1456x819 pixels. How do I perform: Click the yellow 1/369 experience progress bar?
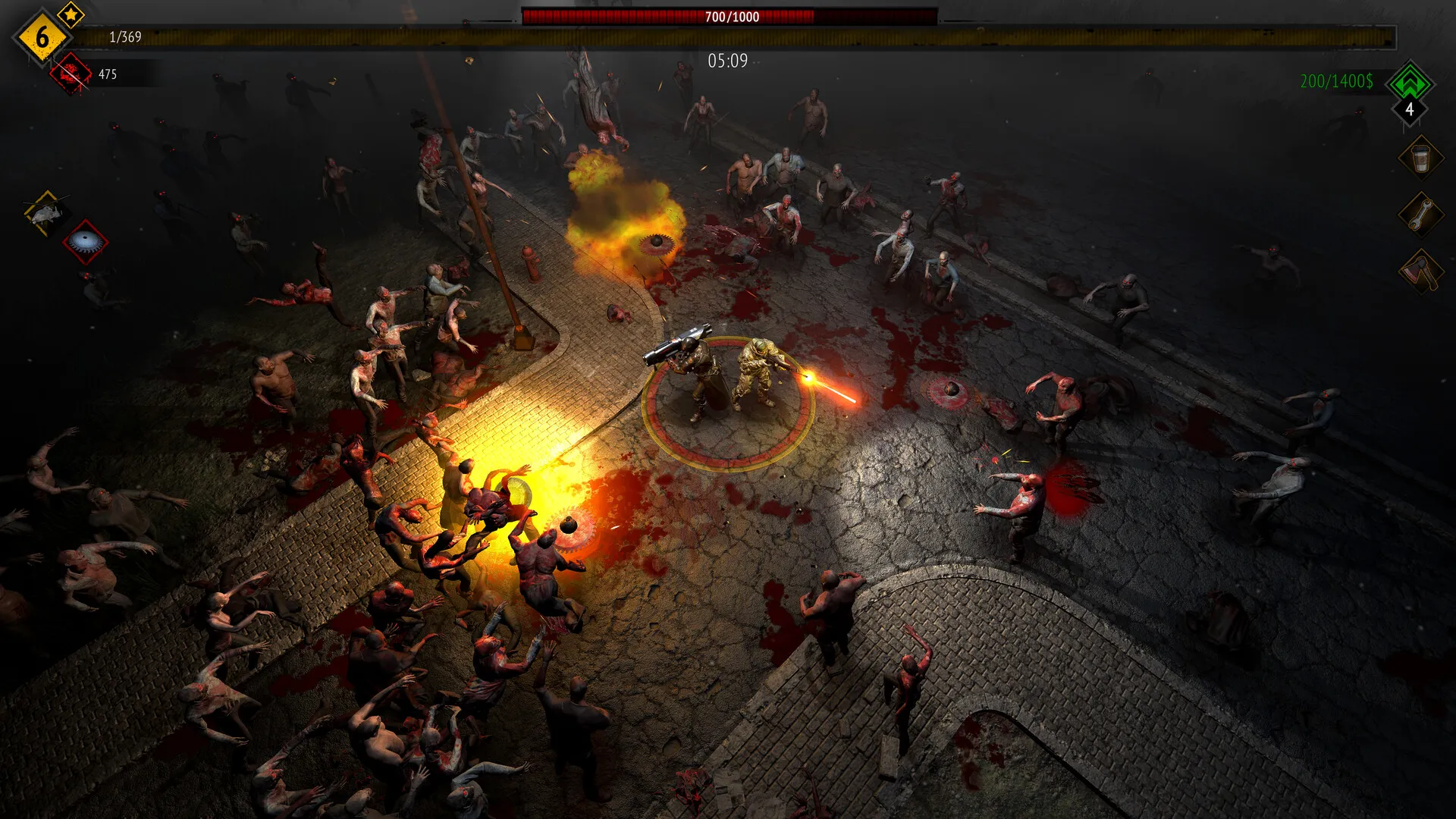[303, 34]
